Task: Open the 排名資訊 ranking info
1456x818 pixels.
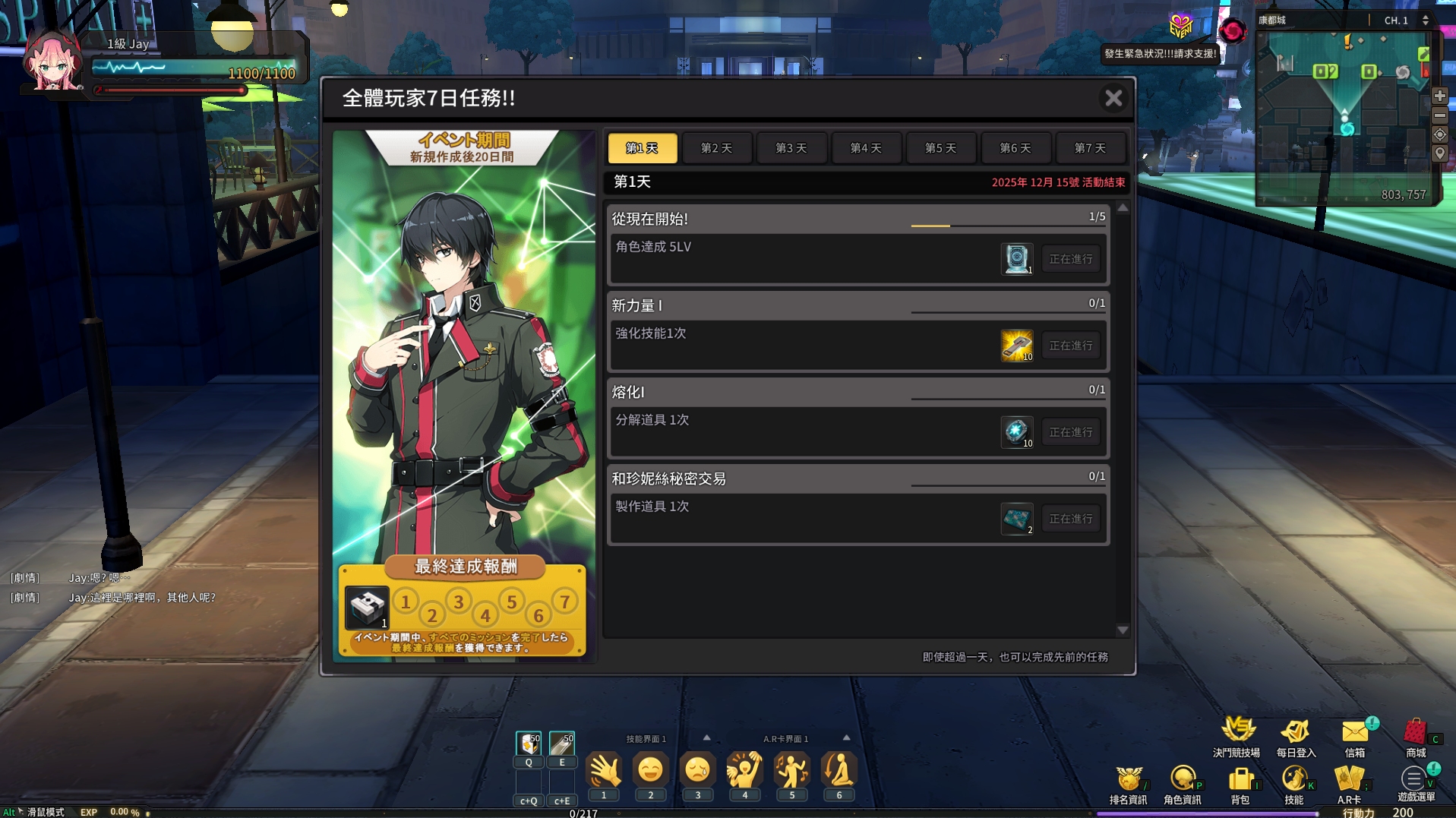Action: (1128, 784)
